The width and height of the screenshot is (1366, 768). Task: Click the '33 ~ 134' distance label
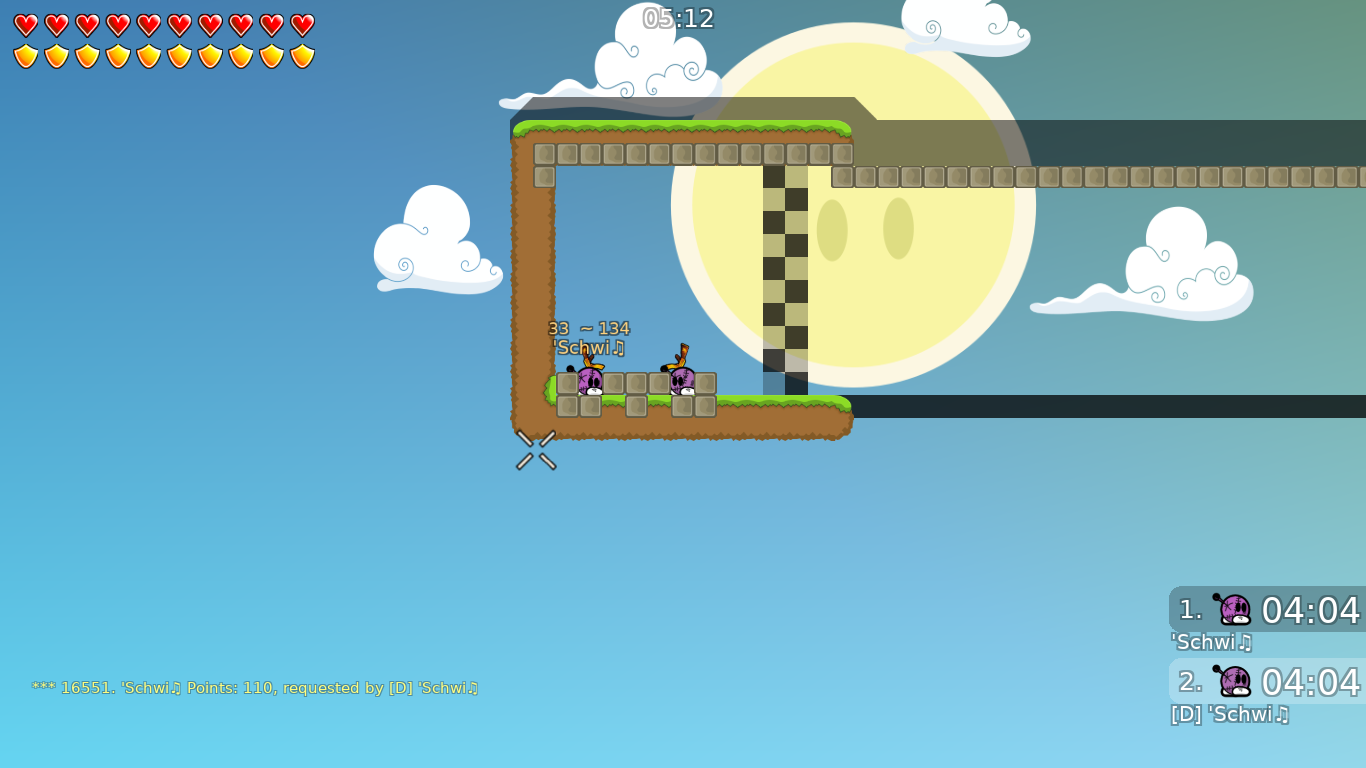tap(590, 327)
